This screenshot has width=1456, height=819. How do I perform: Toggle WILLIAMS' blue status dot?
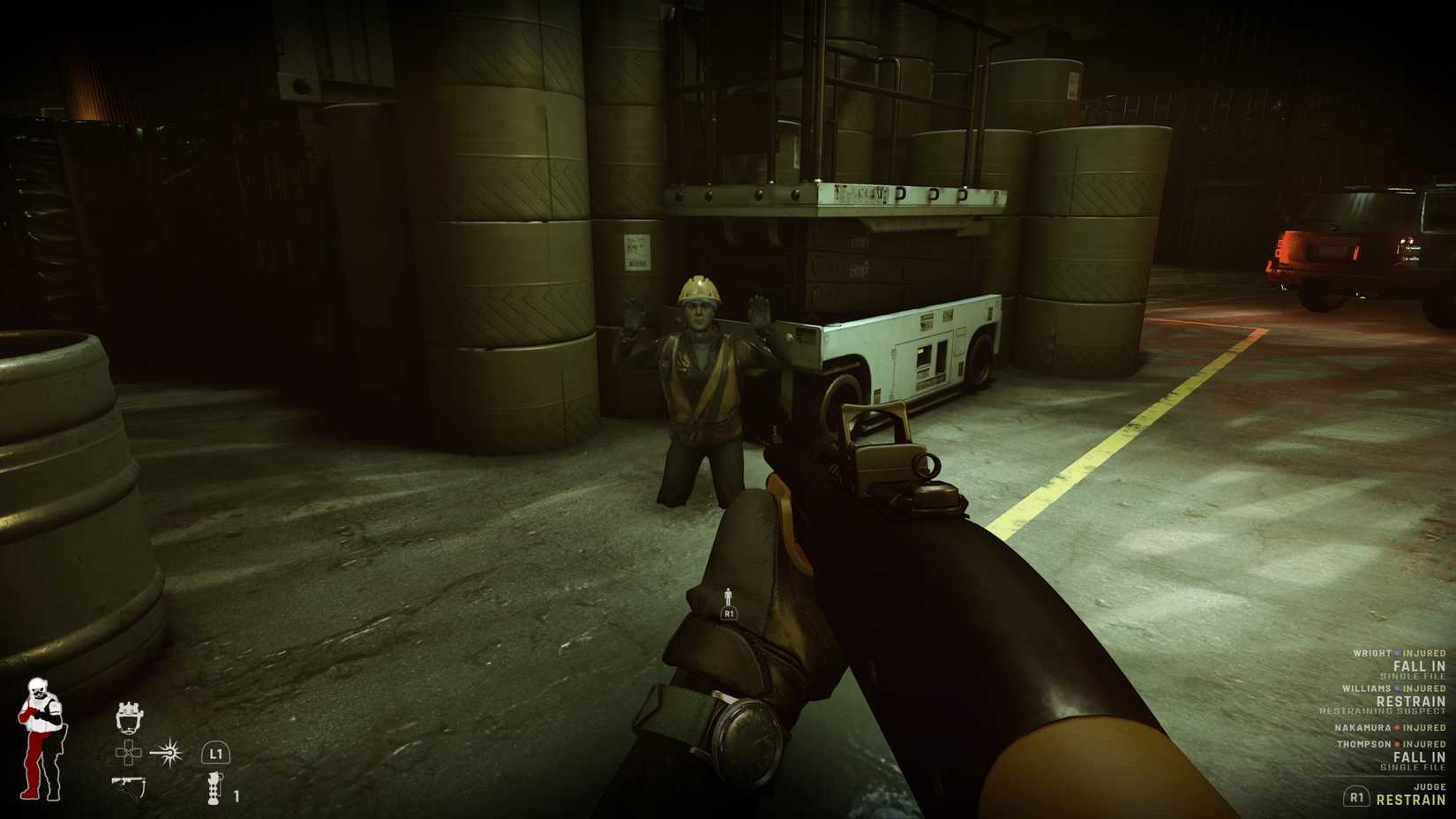(1397, 688)
